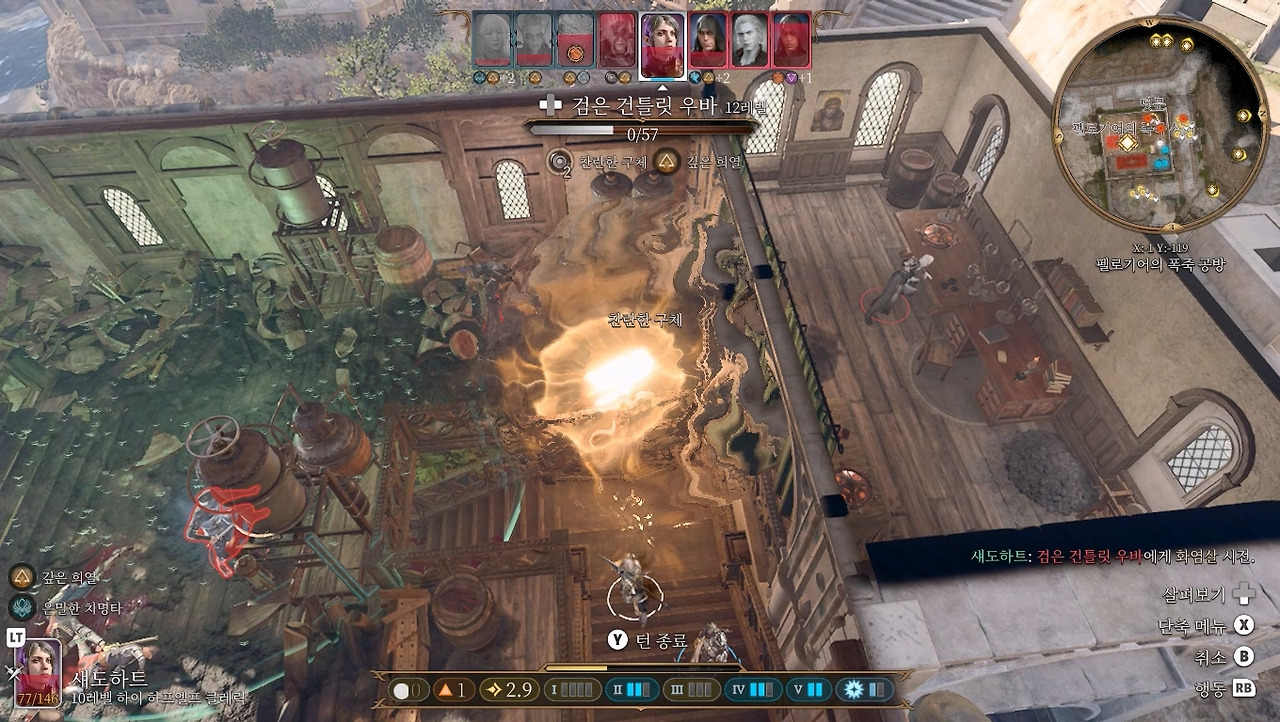This screenshot has height=722, width=1280.
Task: Select the white-haired man's turn-order portrait
Action: [x=749, y=41]
